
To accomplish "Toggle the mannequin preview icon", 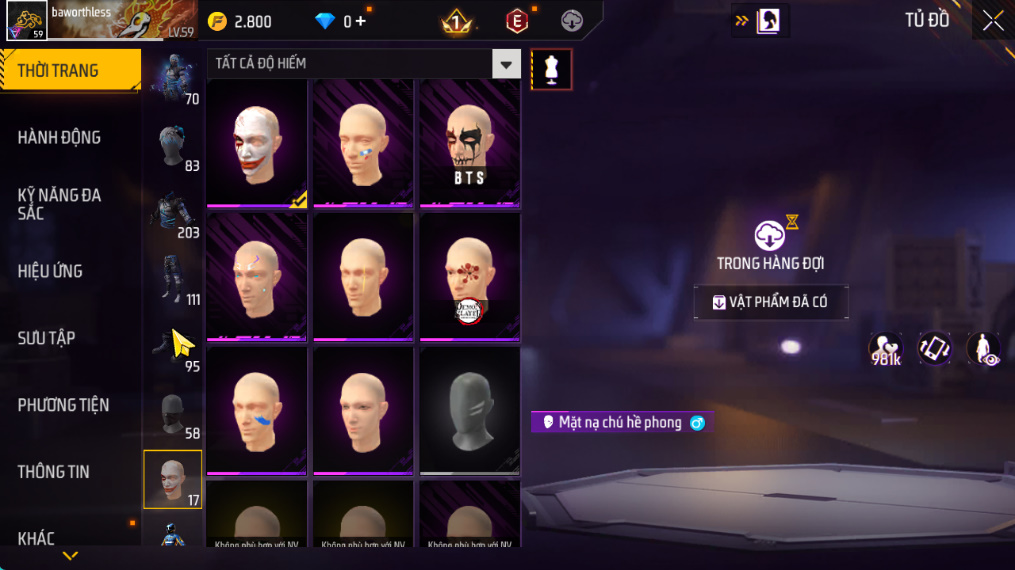I will pyautogui.click(x=551, y=69).
